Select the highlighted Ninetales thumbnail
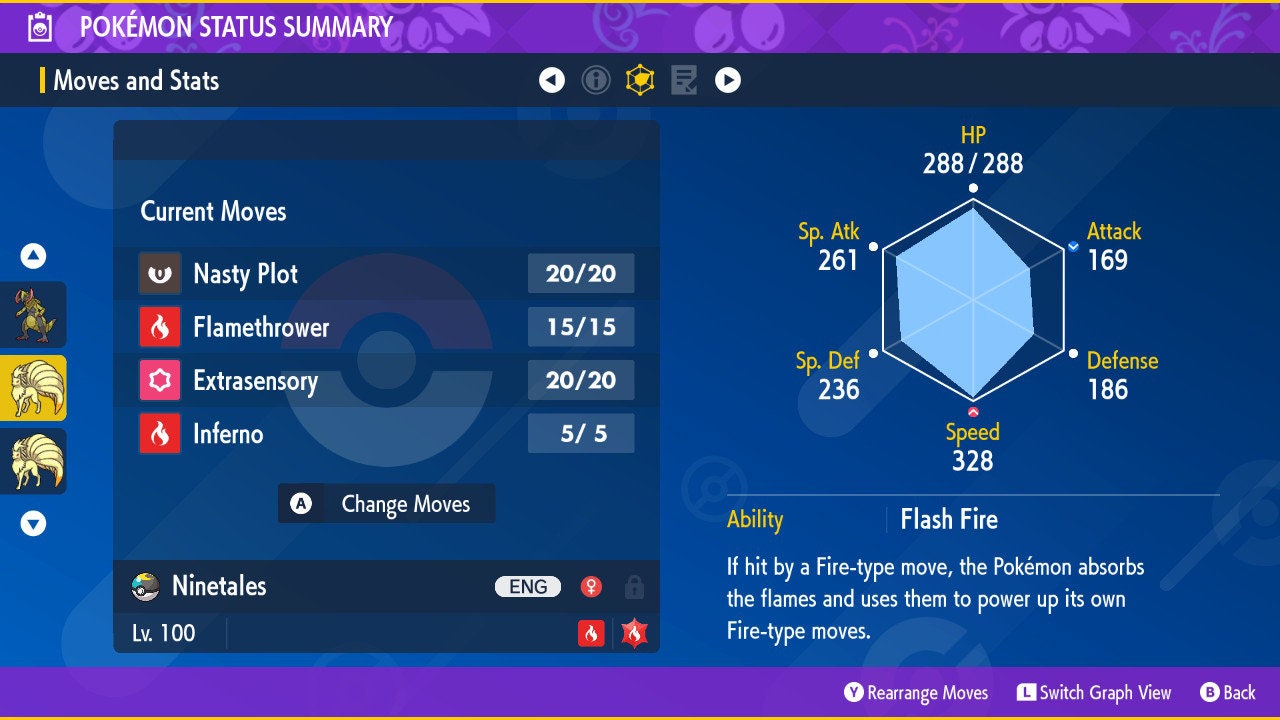This screenshot has height=720, width=1280. pos(33,387)
